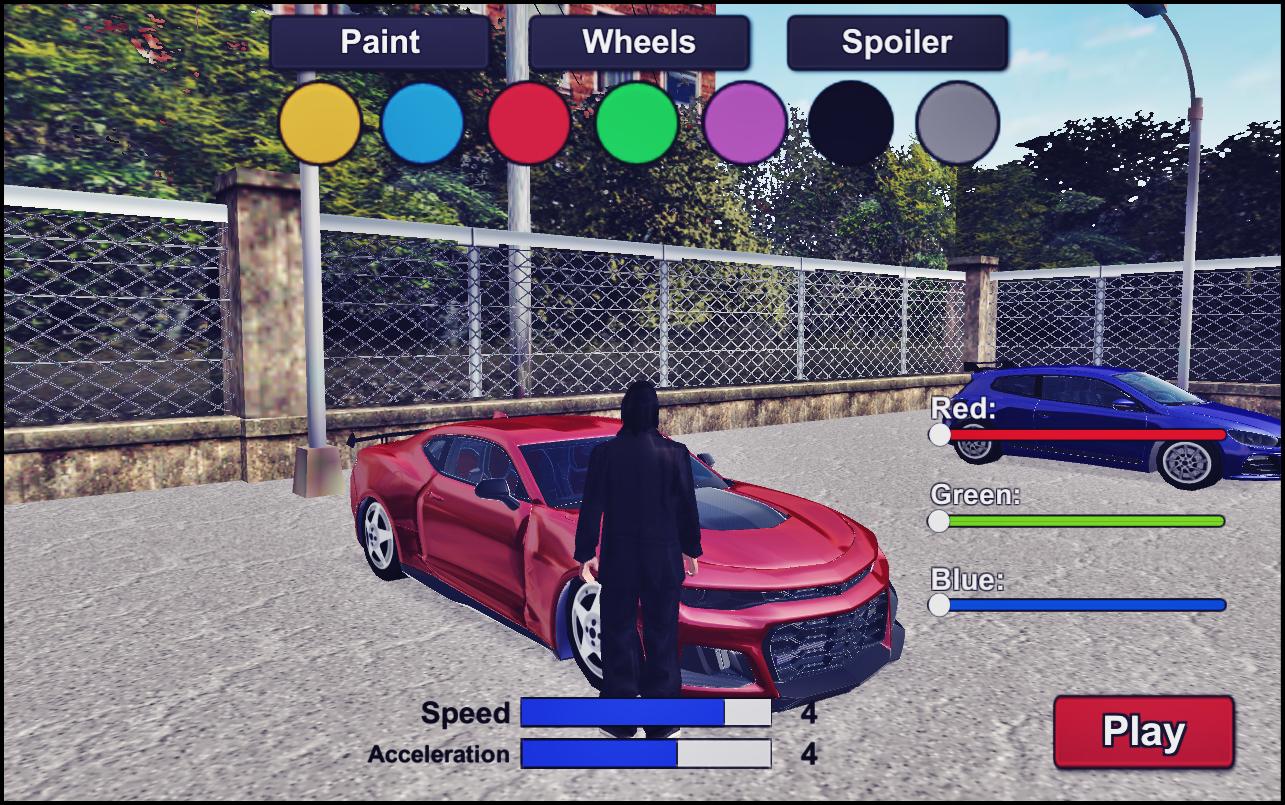Viewport: 1285px width, 805px height.
Task: Open the Paint customization tab
Action: coord(380,42)
